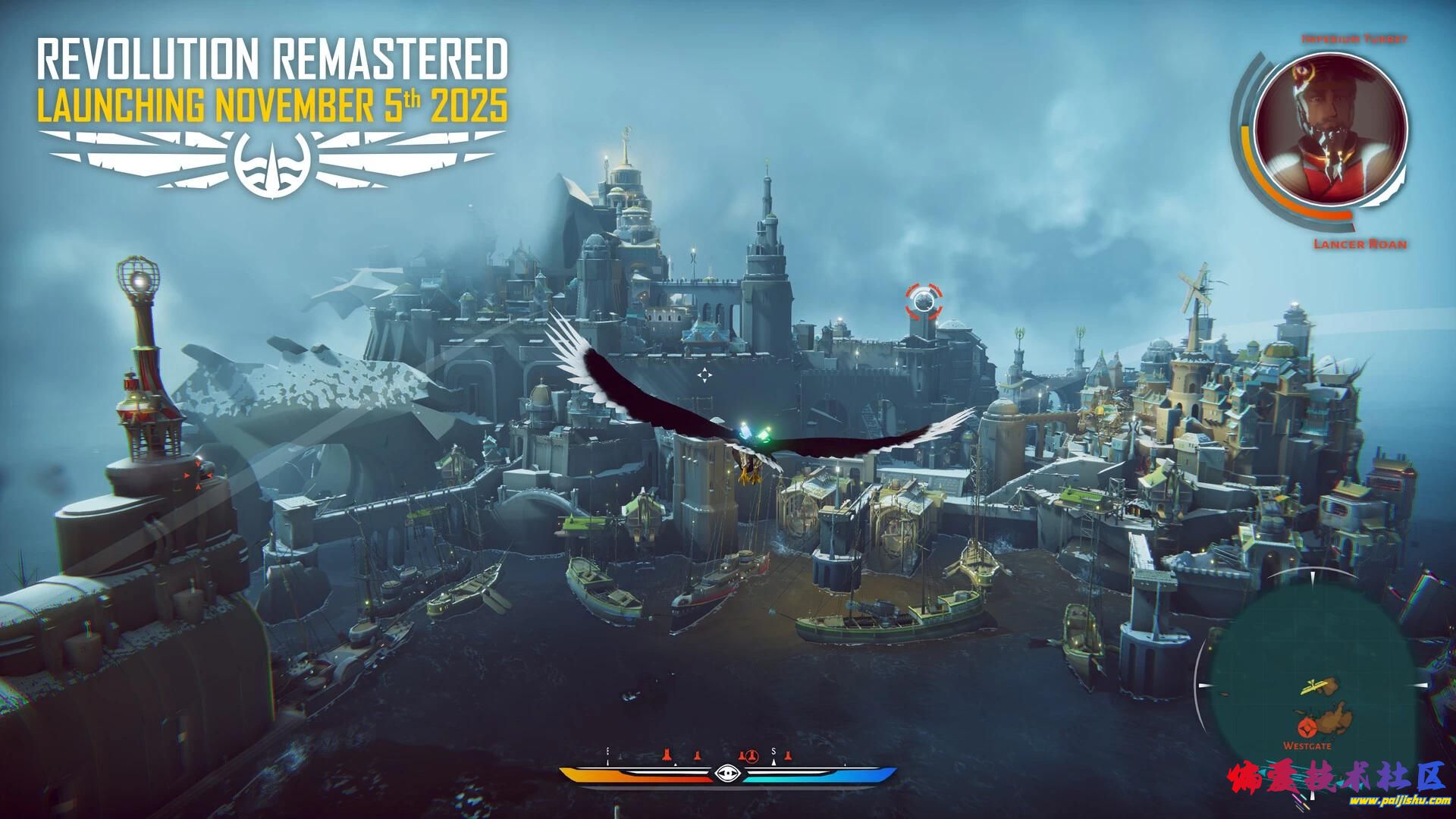The width and height of the screenshot is (1456, 819).
Task: Click the Revolution Remastered winged emblem
Action: coord(271,161)
